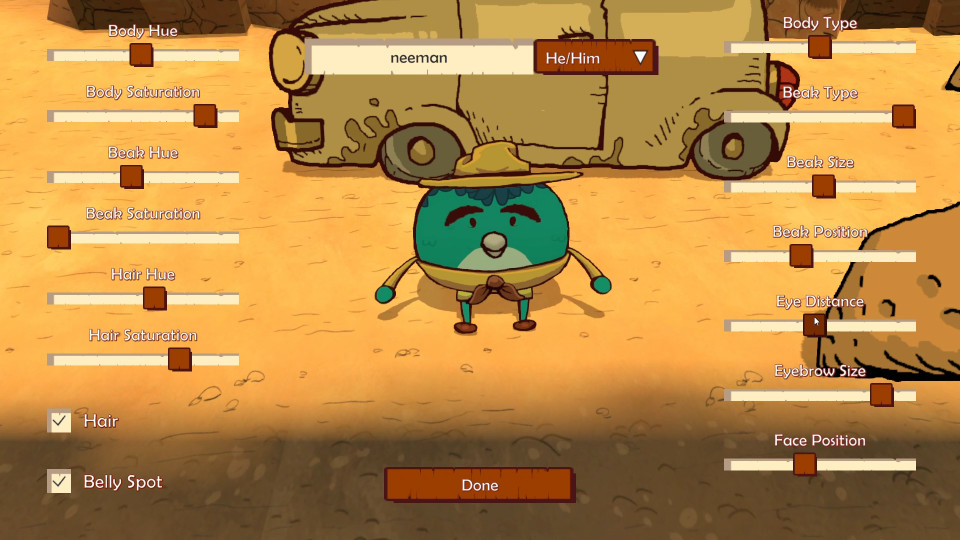Select the Eye Distance slider handle

pos(815,325)
